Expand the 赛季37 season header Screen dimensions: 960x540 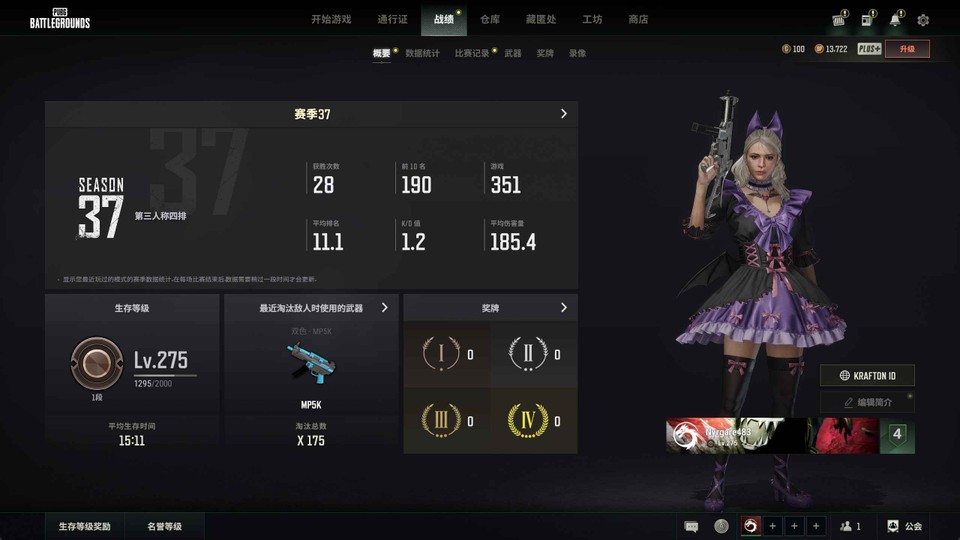(311, 114)
